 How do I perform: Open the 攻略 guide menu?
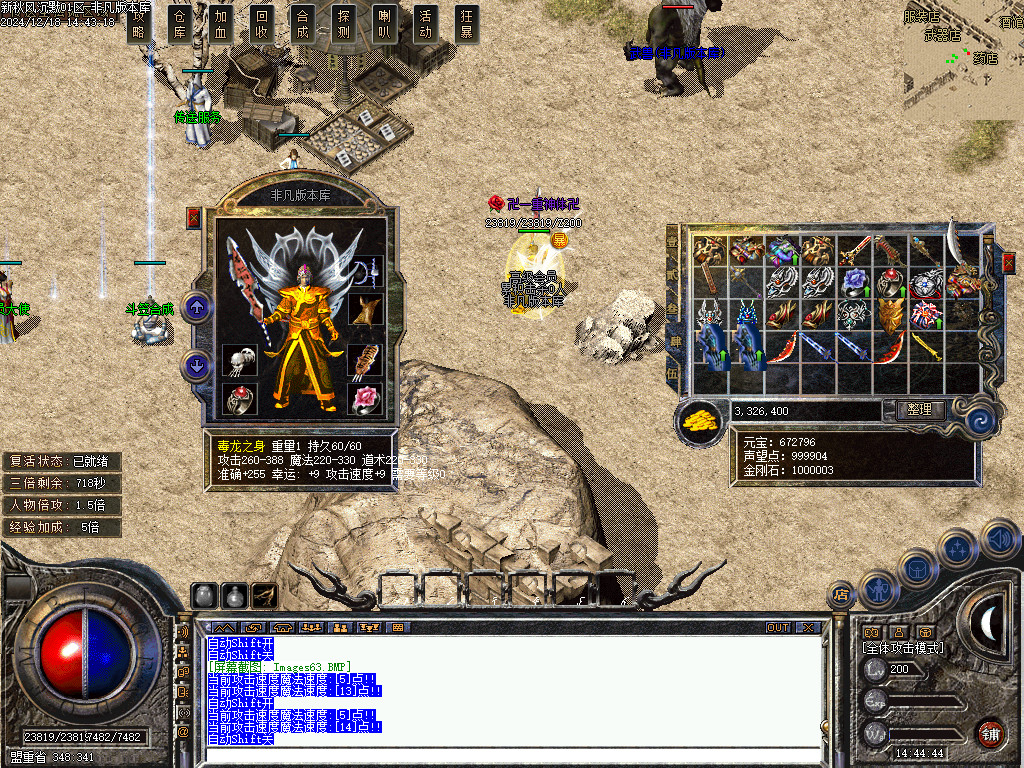pos(139,24)
